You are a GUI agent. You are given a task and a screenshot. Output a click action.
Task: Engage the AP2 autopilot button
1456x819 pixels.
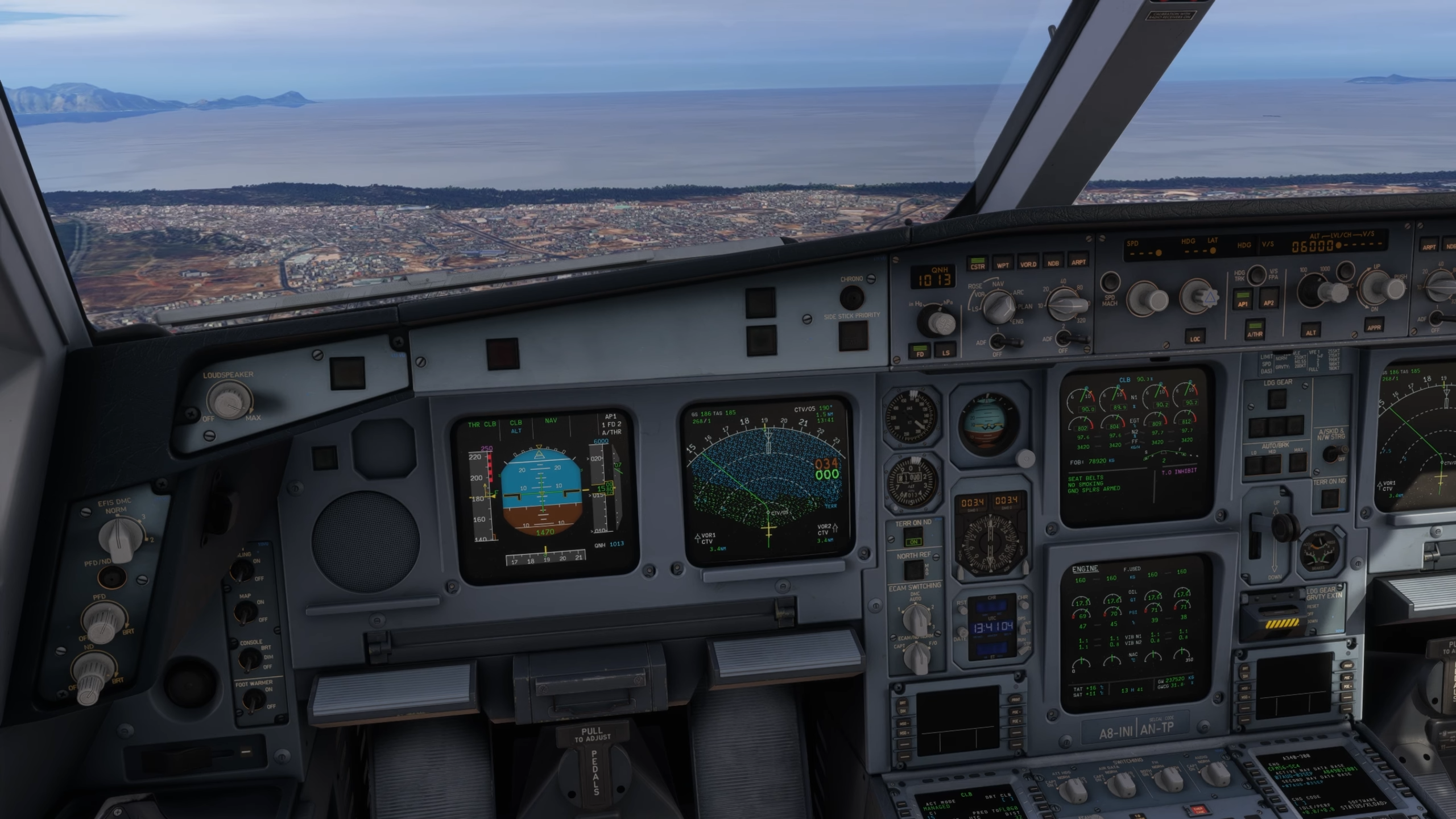[1268, 300]
